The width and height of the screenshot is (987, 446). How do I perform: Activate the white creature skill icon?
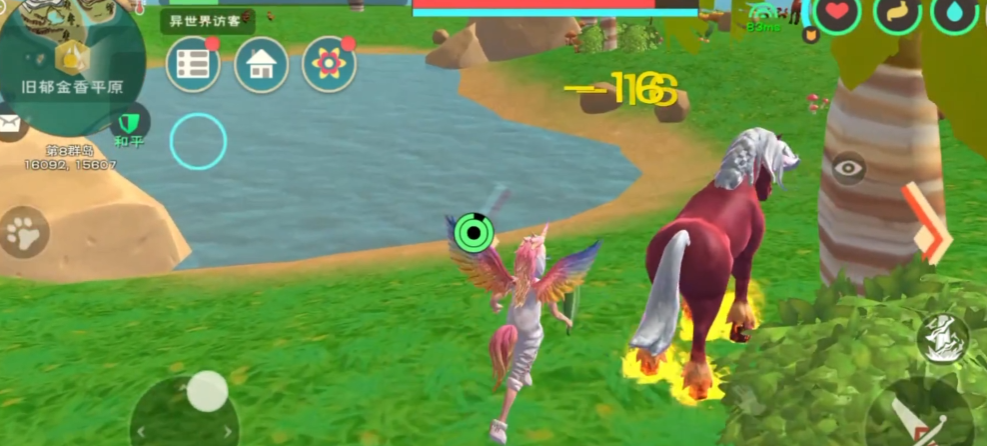pyautogui.click(x=942, y=337)
